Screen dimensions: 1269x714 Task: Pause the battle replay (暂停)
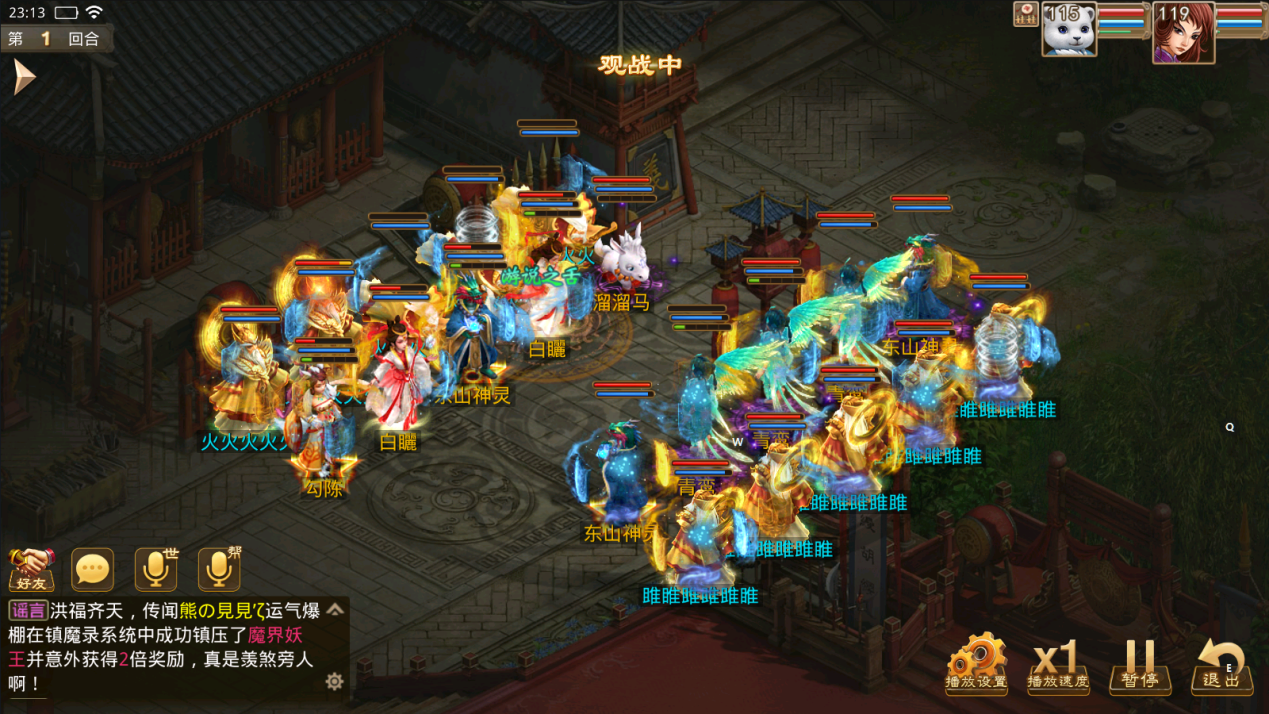[1139, 664]
